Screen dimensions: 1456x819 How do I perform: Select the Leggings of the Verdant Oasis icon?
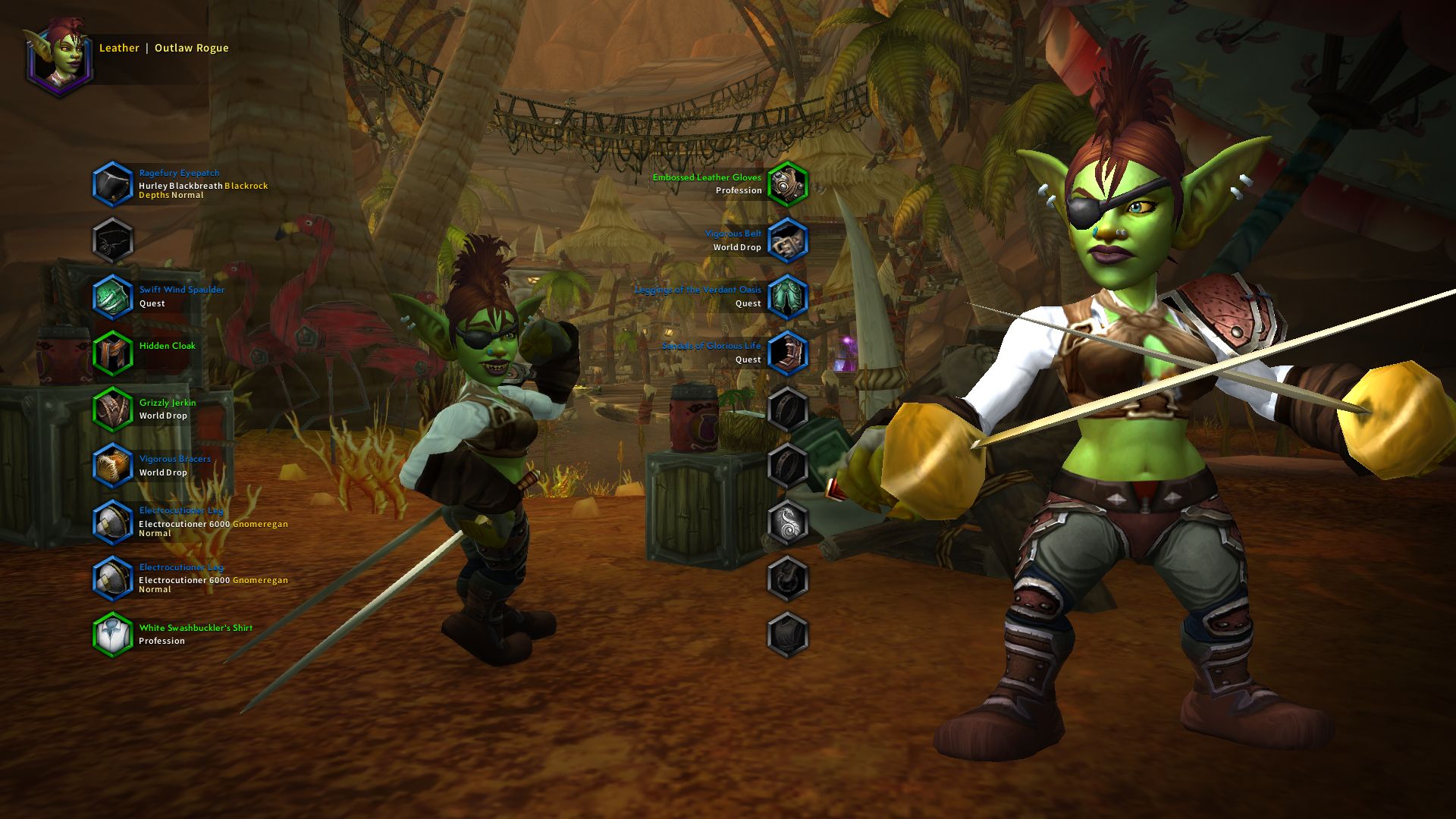tap(789, 296)
